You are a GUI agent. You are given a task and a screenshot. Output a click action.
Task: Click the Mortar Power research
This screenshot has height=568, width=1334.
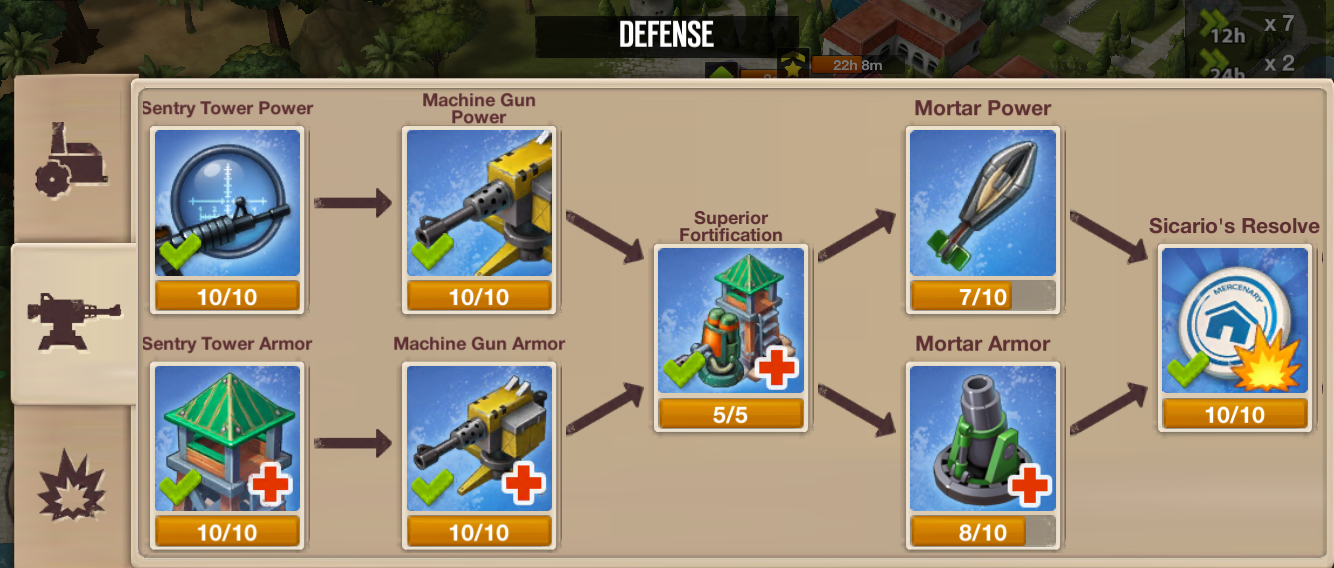[x=982, y=204]
